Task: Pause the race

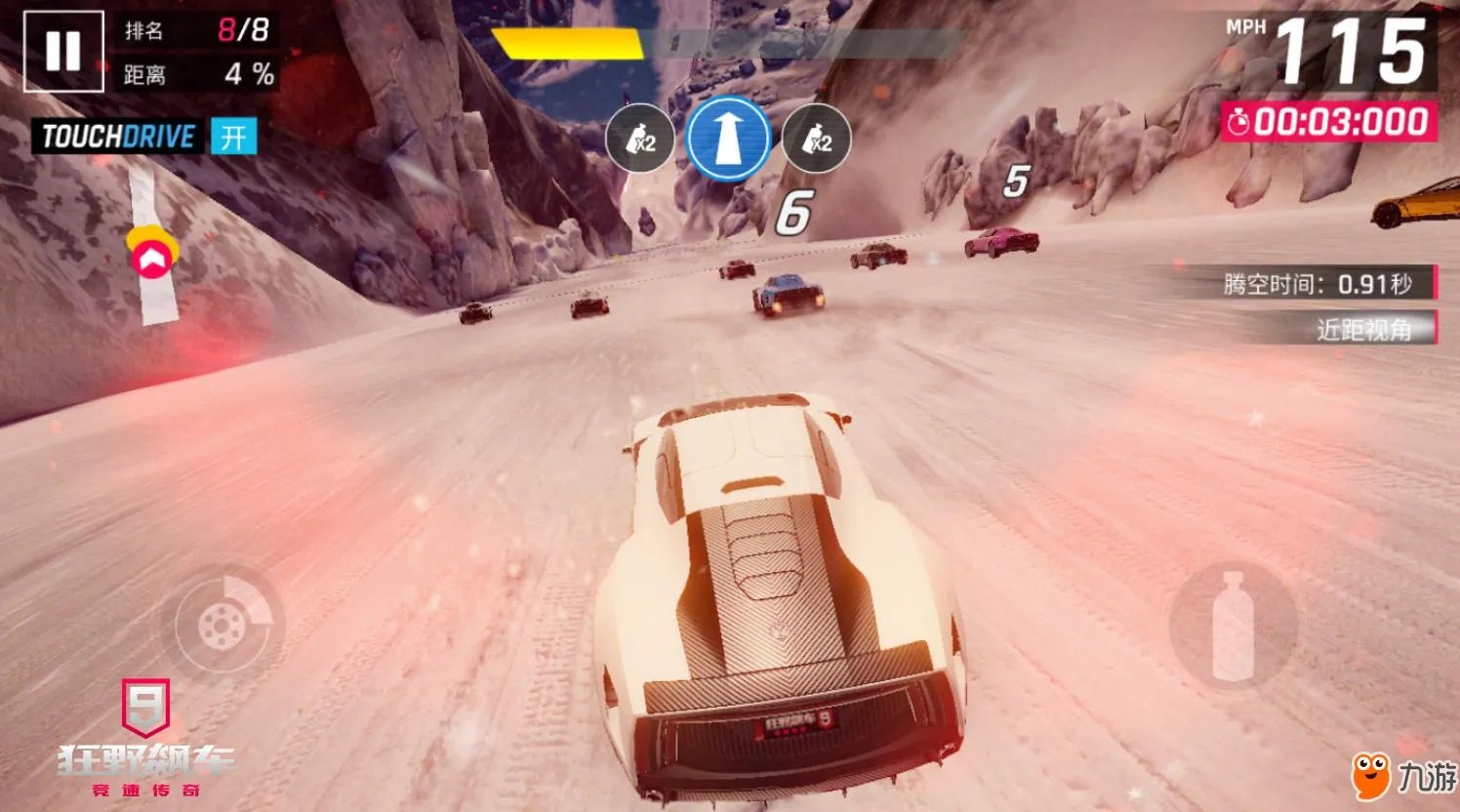Action: pos(62,51)
